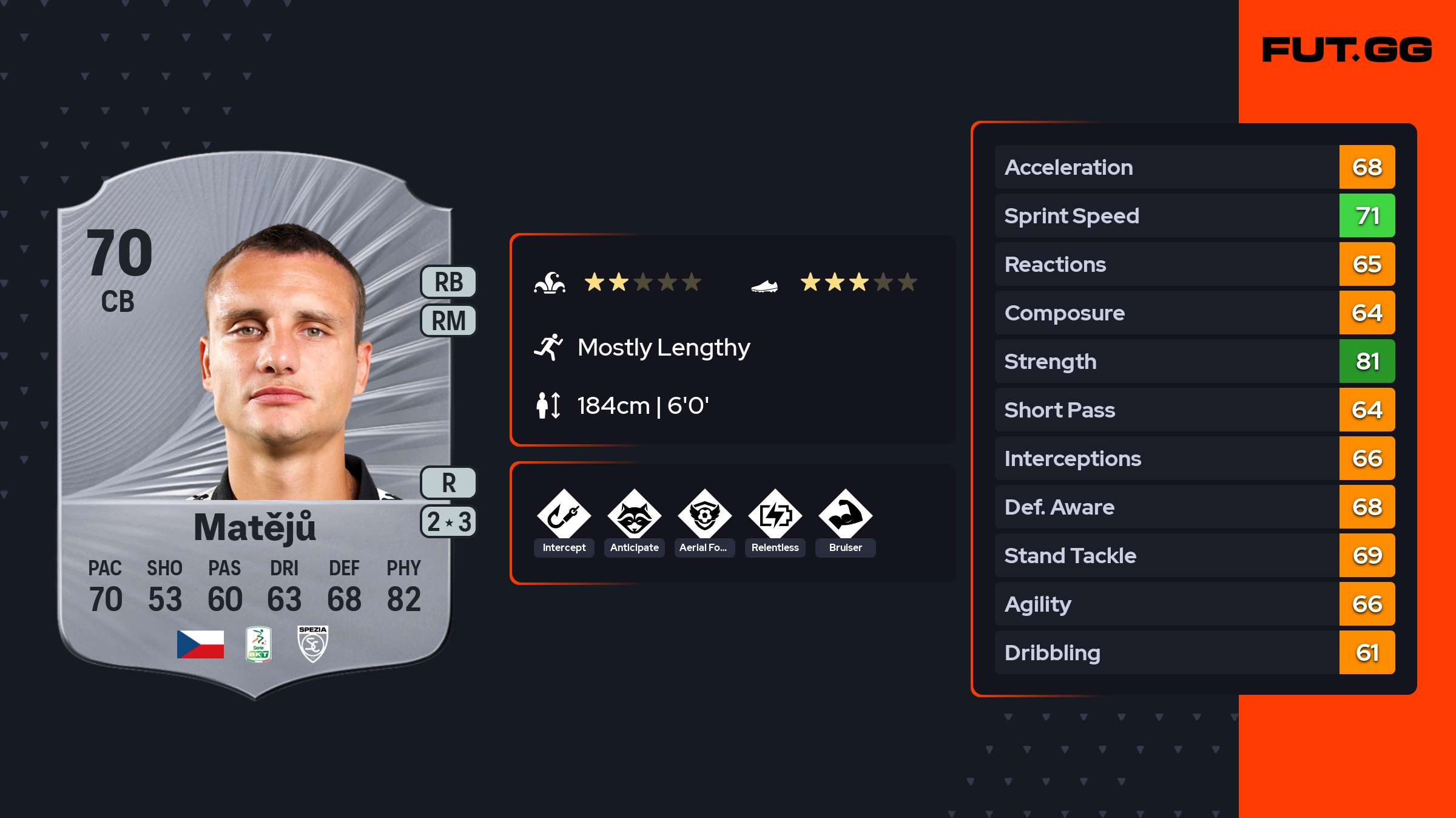Viewport: 1456px width, 818px height.
Task: Click the Intercept playstyle icon
Action: coord(564,516)
